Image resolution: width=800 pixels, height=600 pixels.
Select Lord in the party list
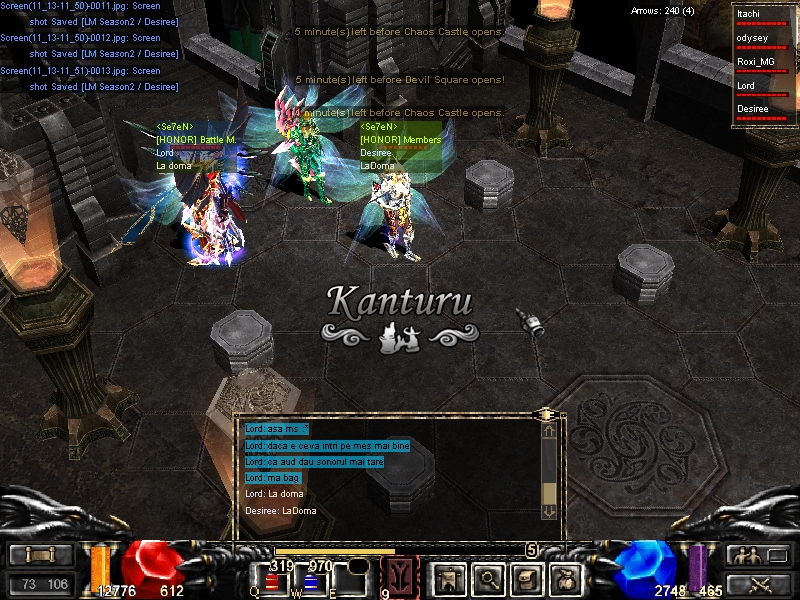click(x=763, y=85)
